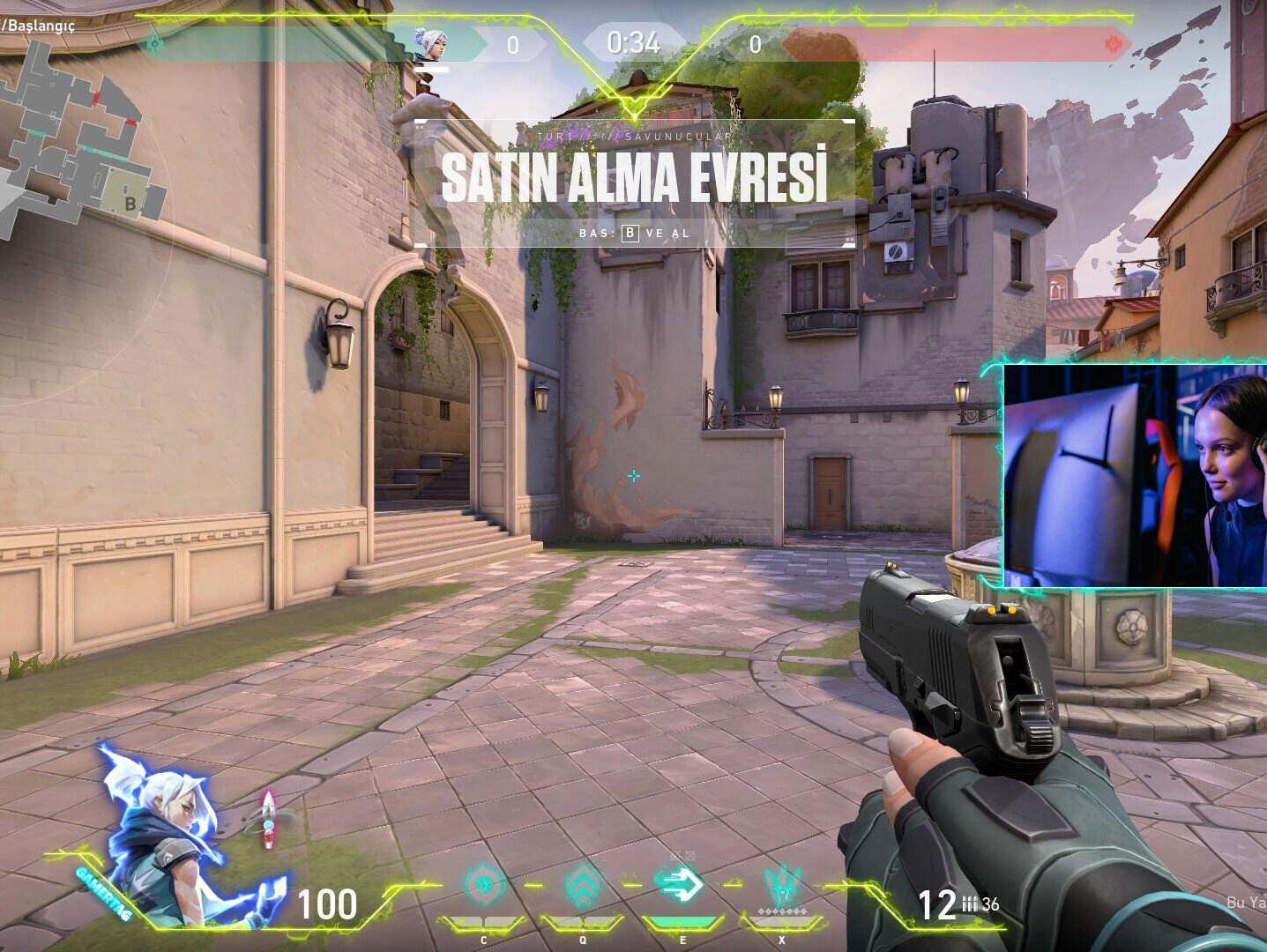
Task: Select the Cloudburst ability icon above C
Action: point(482,883)
